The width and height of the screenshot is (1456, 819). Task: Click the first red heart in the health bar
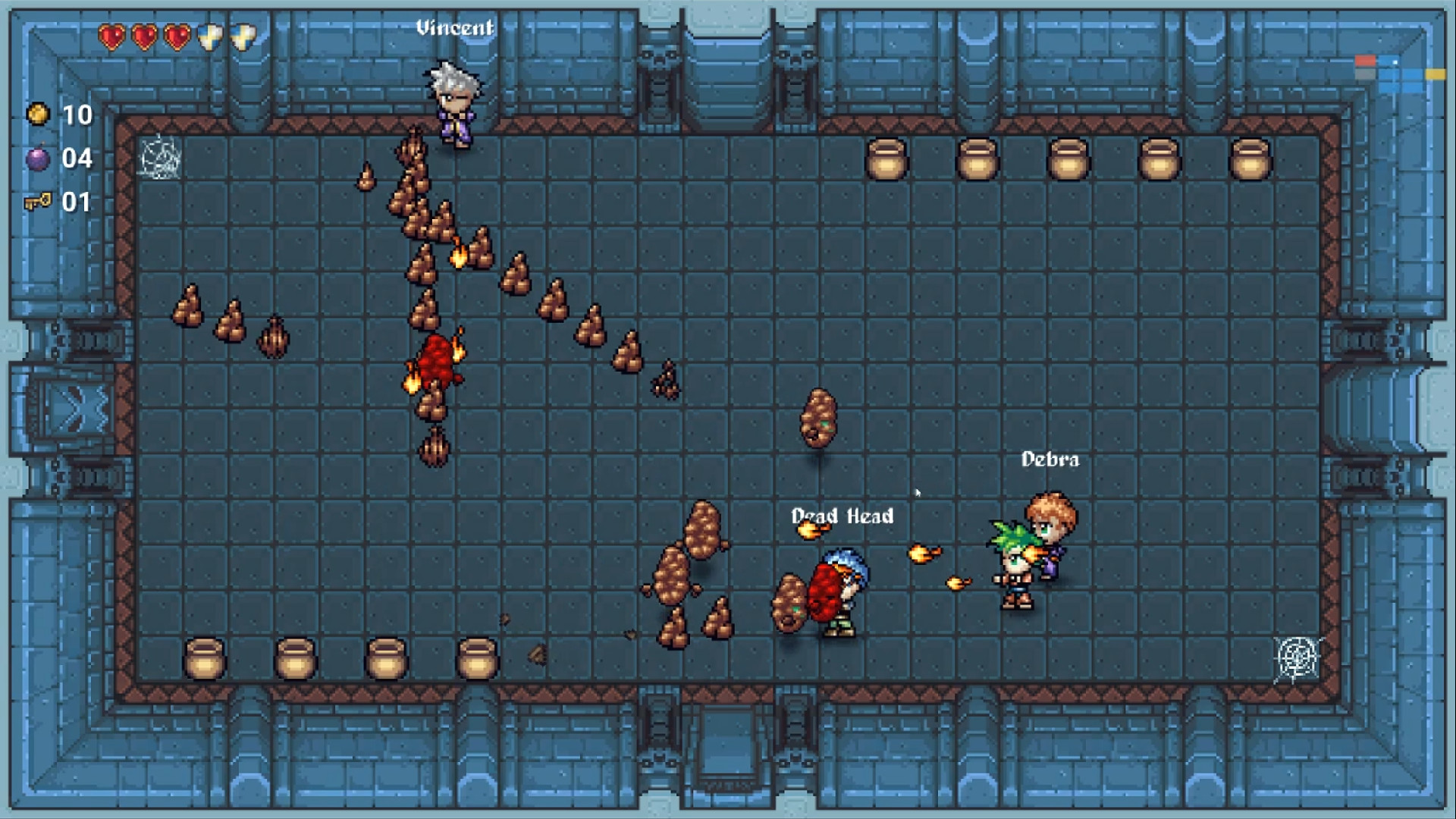coord(111,35)
